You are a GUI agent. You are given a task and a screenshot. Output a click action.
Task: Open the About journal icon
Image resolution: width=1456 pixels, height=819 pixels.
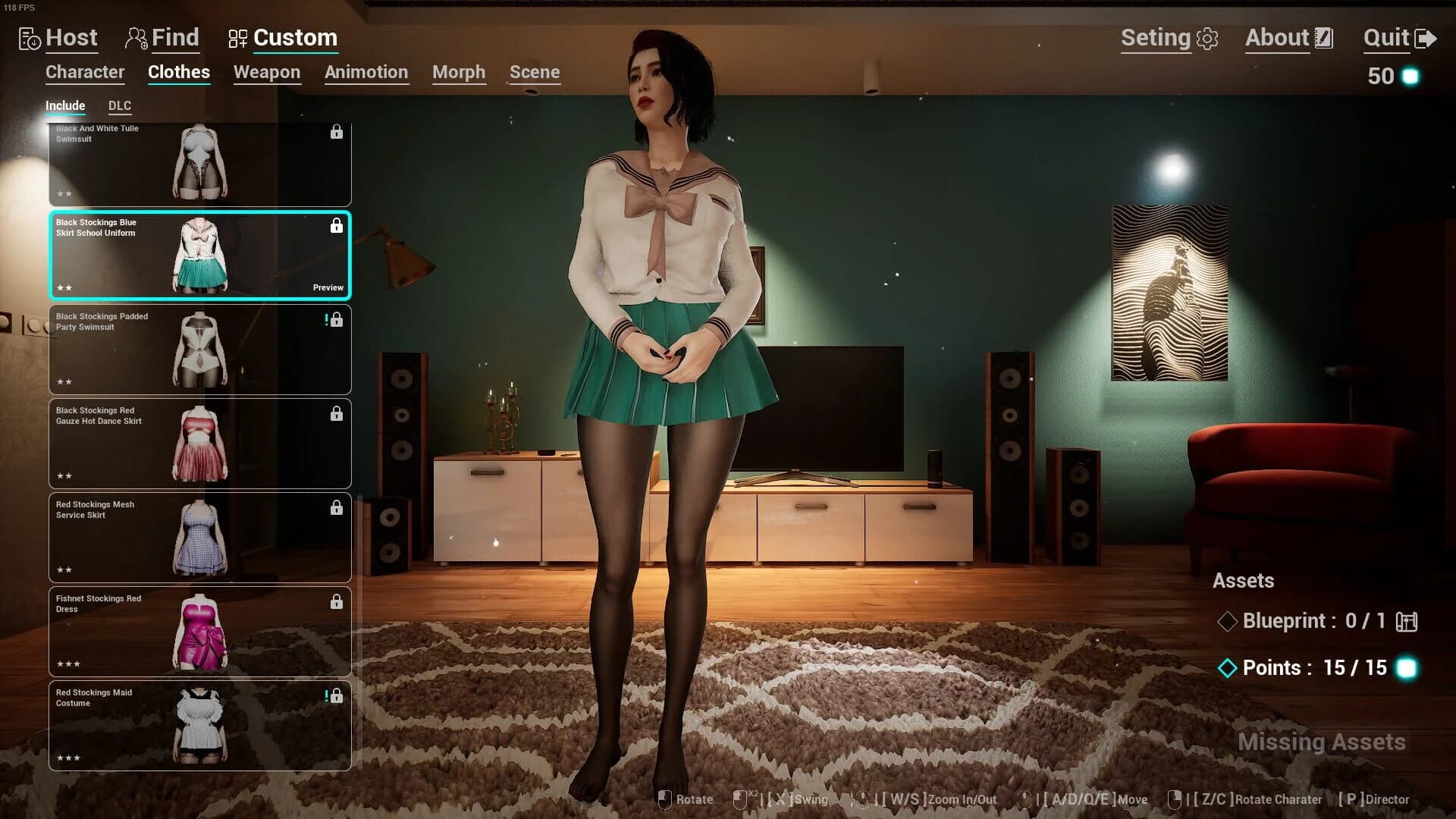(x=1324, y=36)
